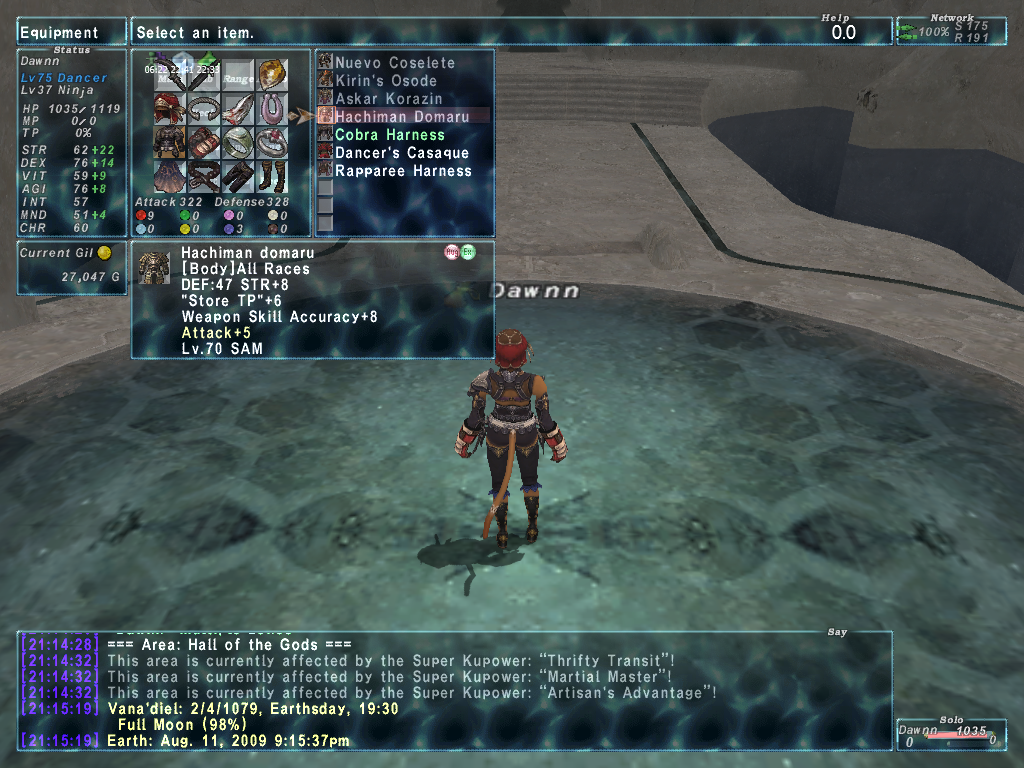Choose Kirin's Osode in the item list

[386, 81]
